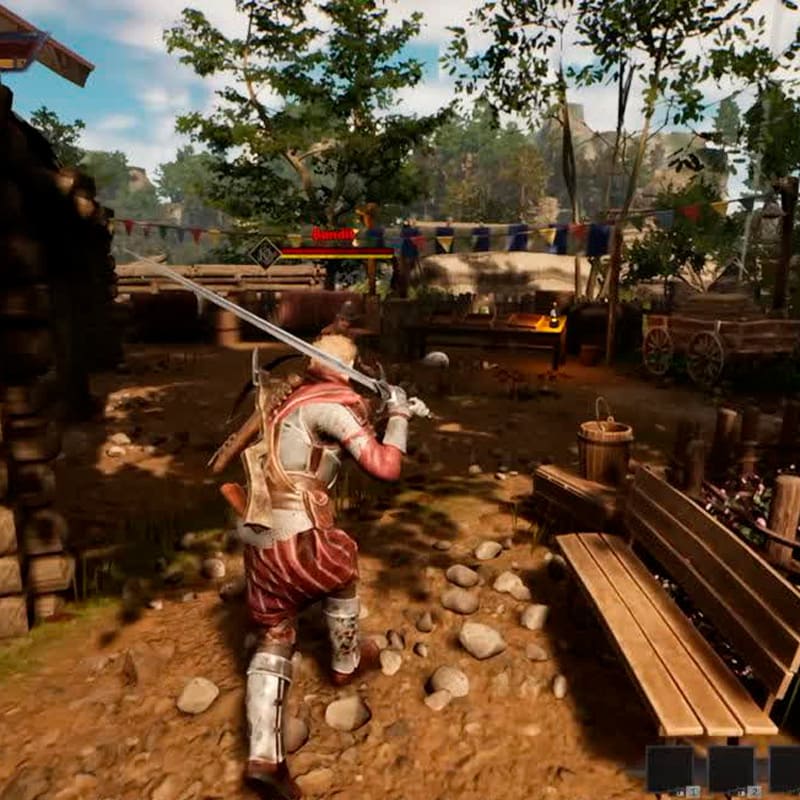800x800 pixels.
Task: Click the diamond emblem beside the Bandit nameplate
Action: coord(265,252)
